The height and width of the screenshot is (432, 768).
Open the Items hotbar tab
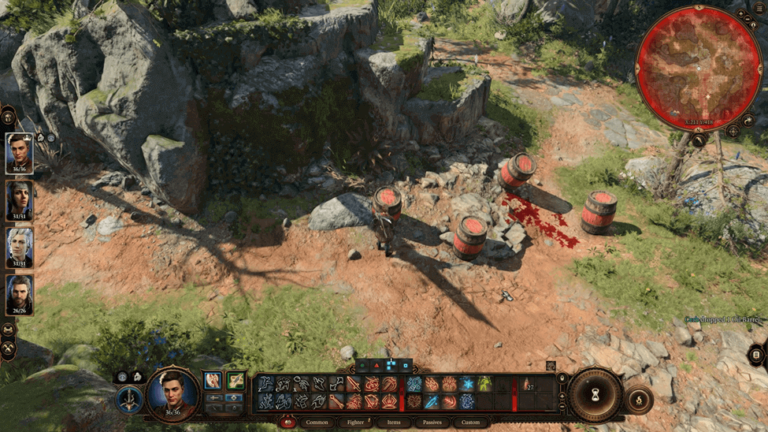pos(395,423)
